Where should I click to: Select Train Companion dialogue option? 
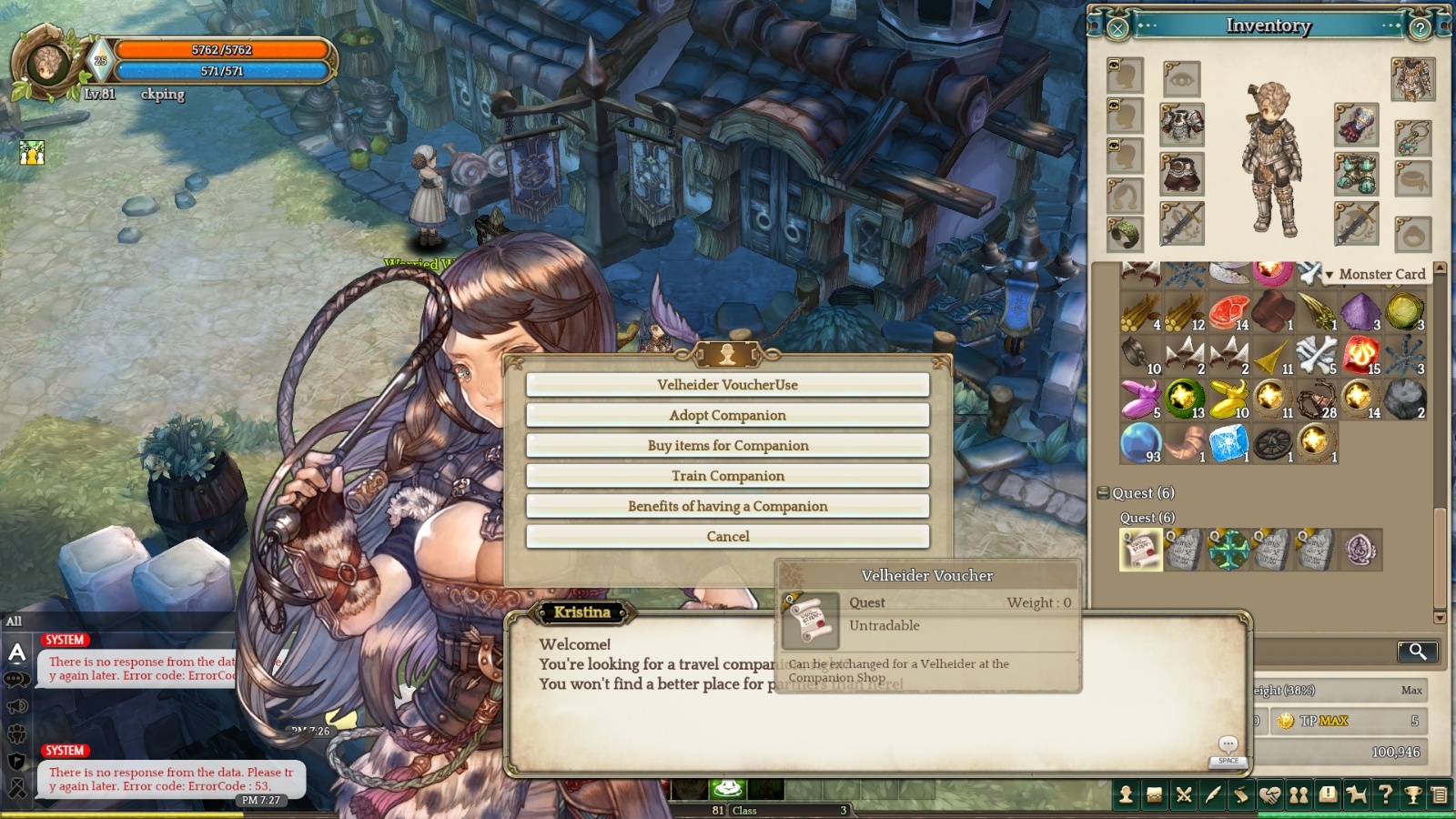(x=727, y=476)
